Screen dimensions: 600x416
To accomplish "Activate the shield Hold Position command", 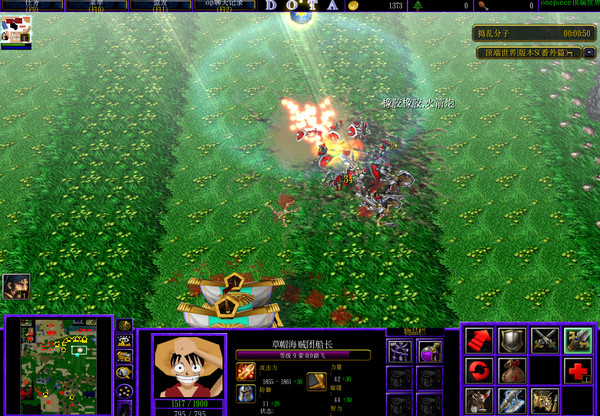I will [x=512, y=341].
